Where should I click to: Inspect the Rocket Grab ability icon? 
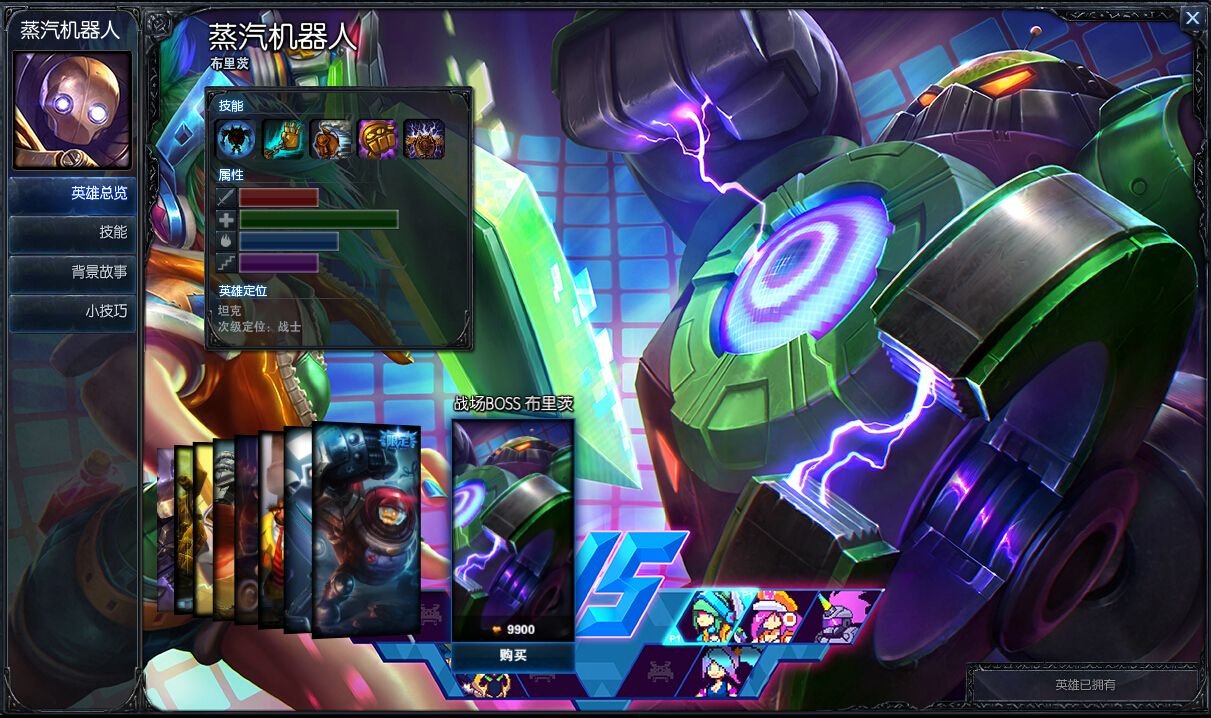[x=283, y=139]
